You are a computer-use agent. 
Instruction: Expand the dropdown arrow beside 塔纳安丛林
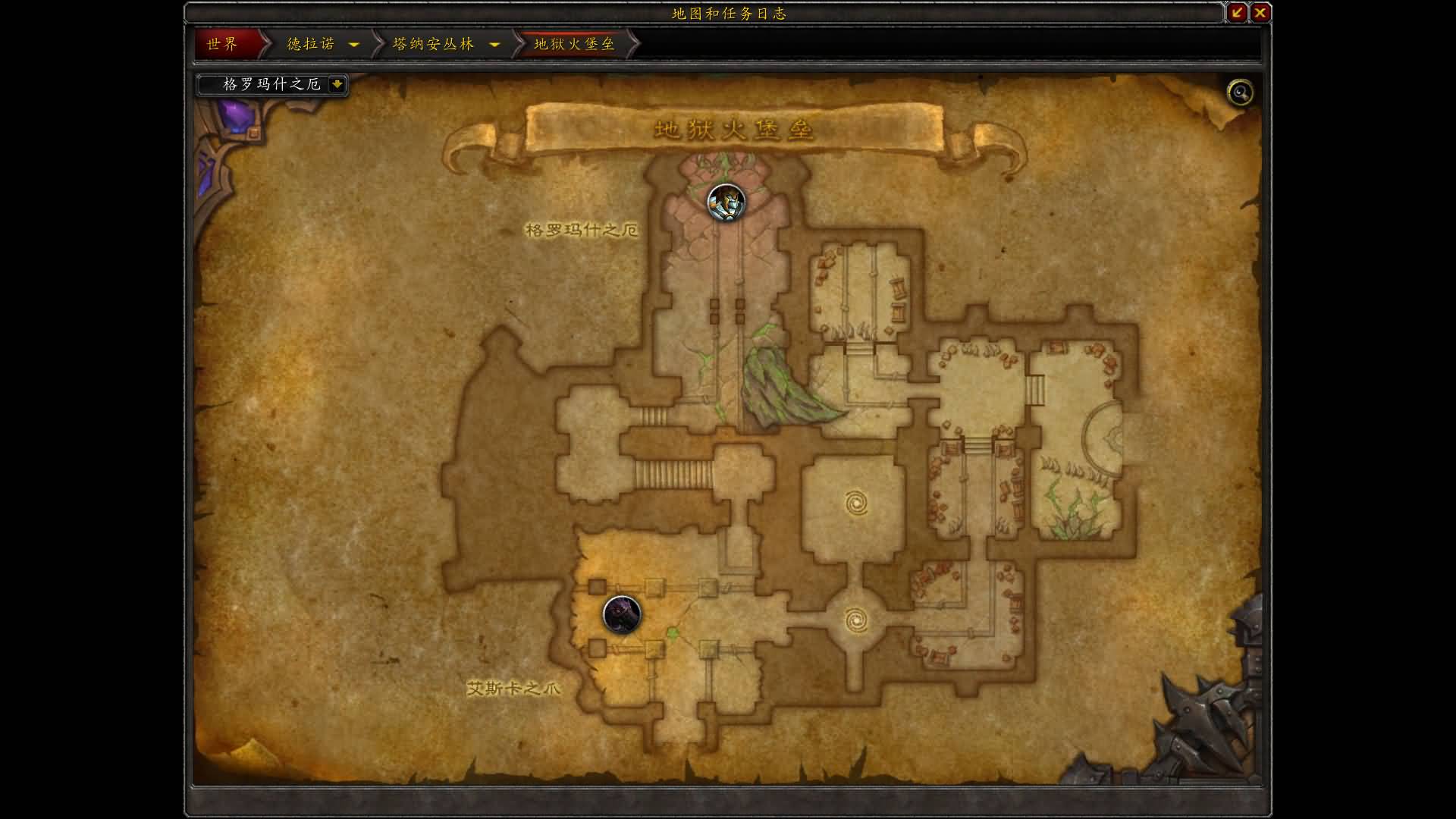click(494, 44)
